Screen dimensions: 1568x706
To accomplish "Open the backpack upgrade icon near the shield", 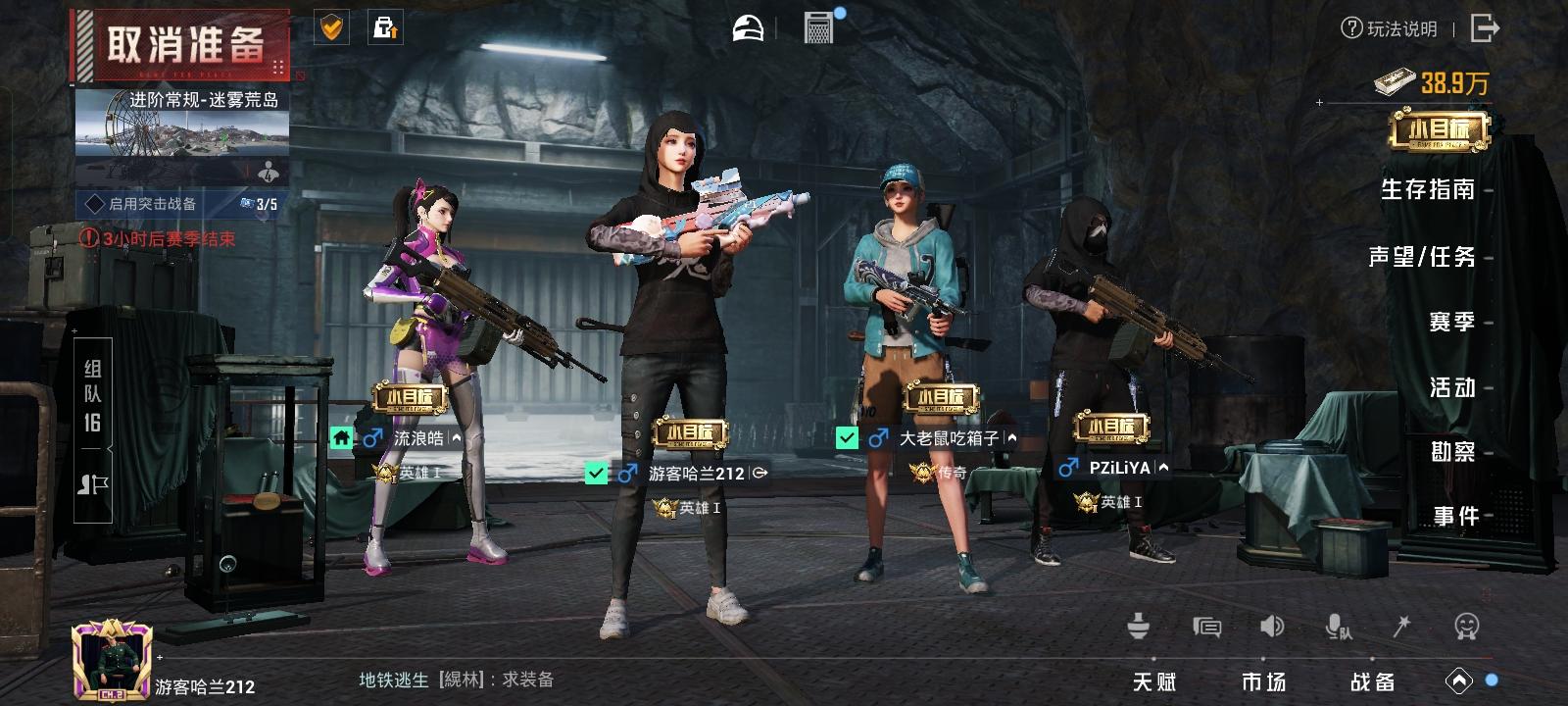I will [385, 28].
